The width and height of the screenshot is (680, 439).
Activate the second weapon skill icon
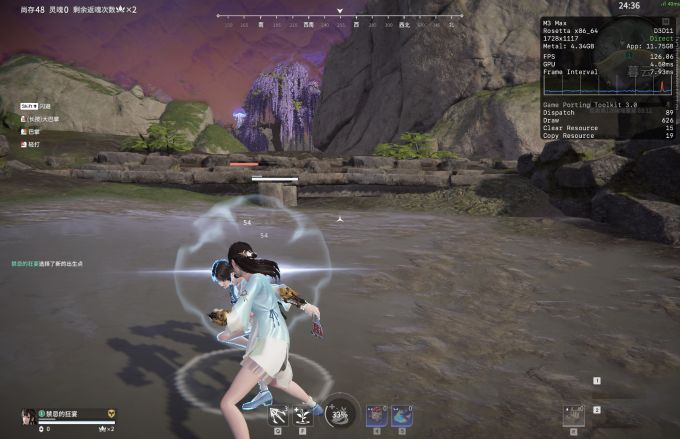(x=302, y=414)
